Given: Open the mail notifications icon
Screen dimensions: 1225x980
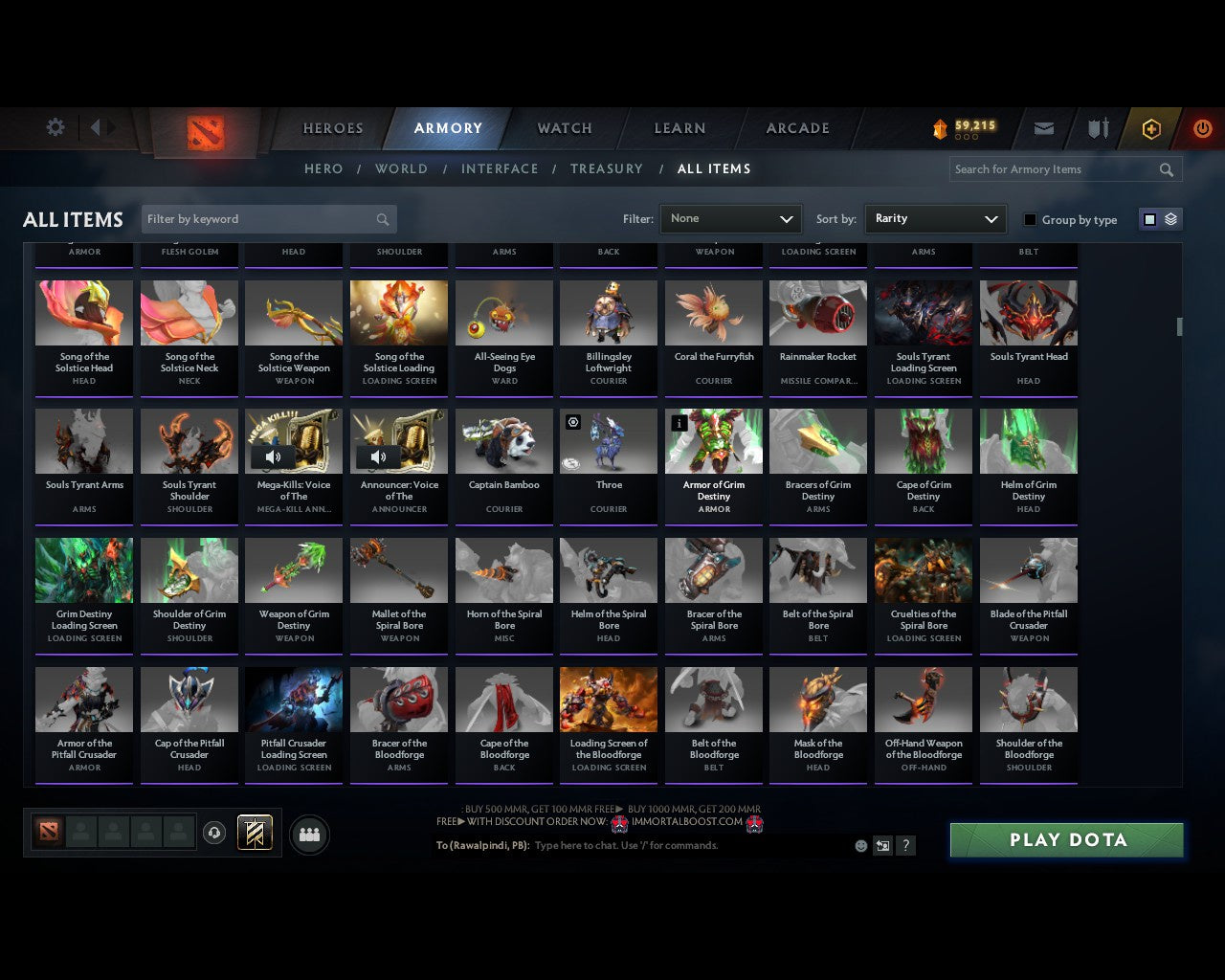Looking at the screenshot, I should [x=1043, y=128].
